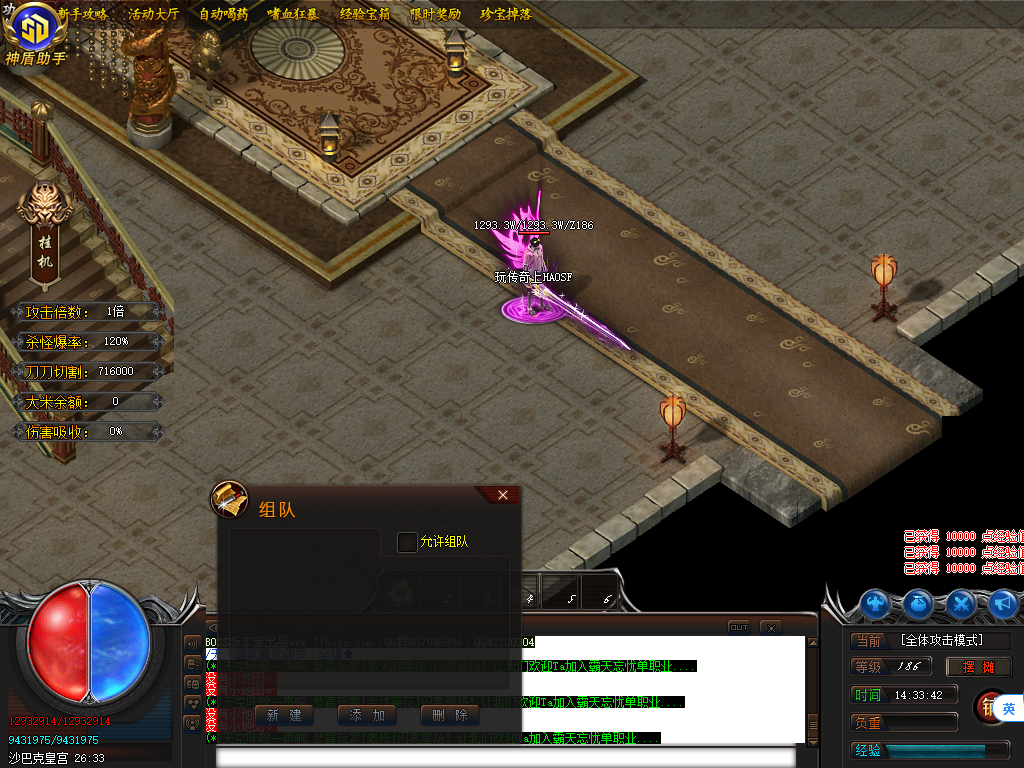
Task: Open the bag pouch round icon
Action: point(919,604)
